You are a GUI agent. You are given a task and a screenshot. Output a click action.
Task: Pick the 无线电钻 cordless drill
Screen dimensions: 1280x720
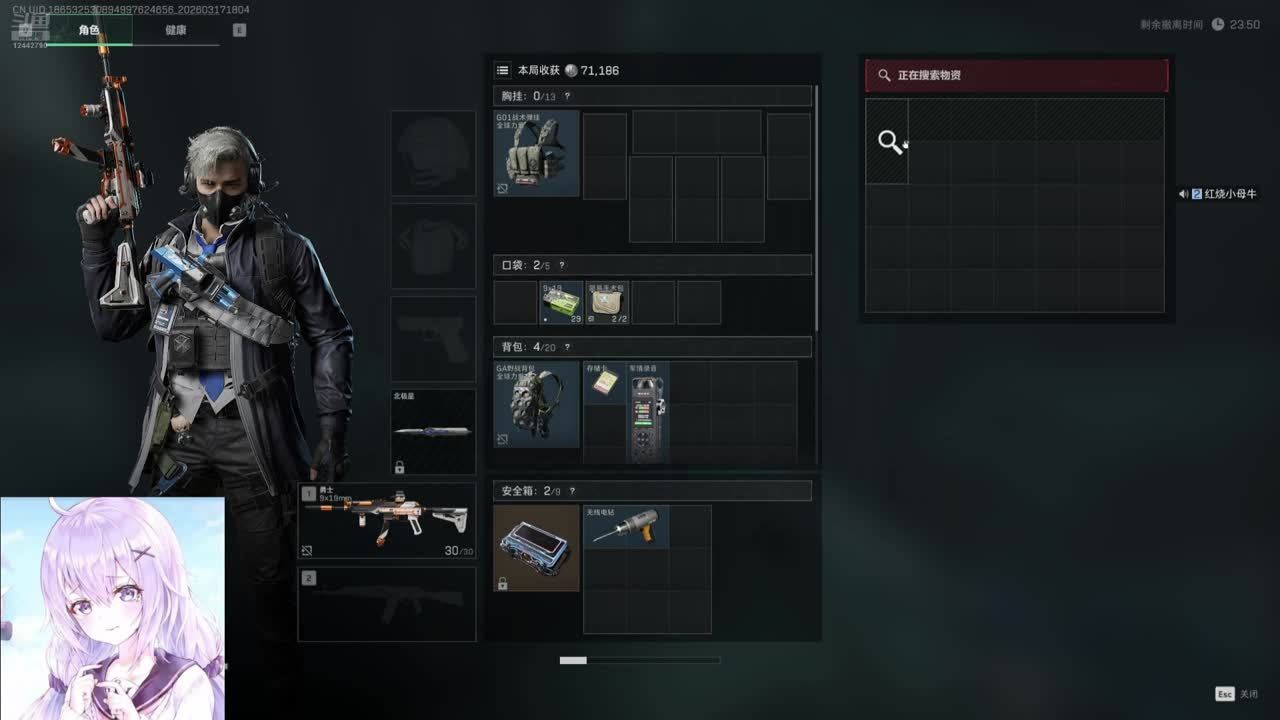626,526
